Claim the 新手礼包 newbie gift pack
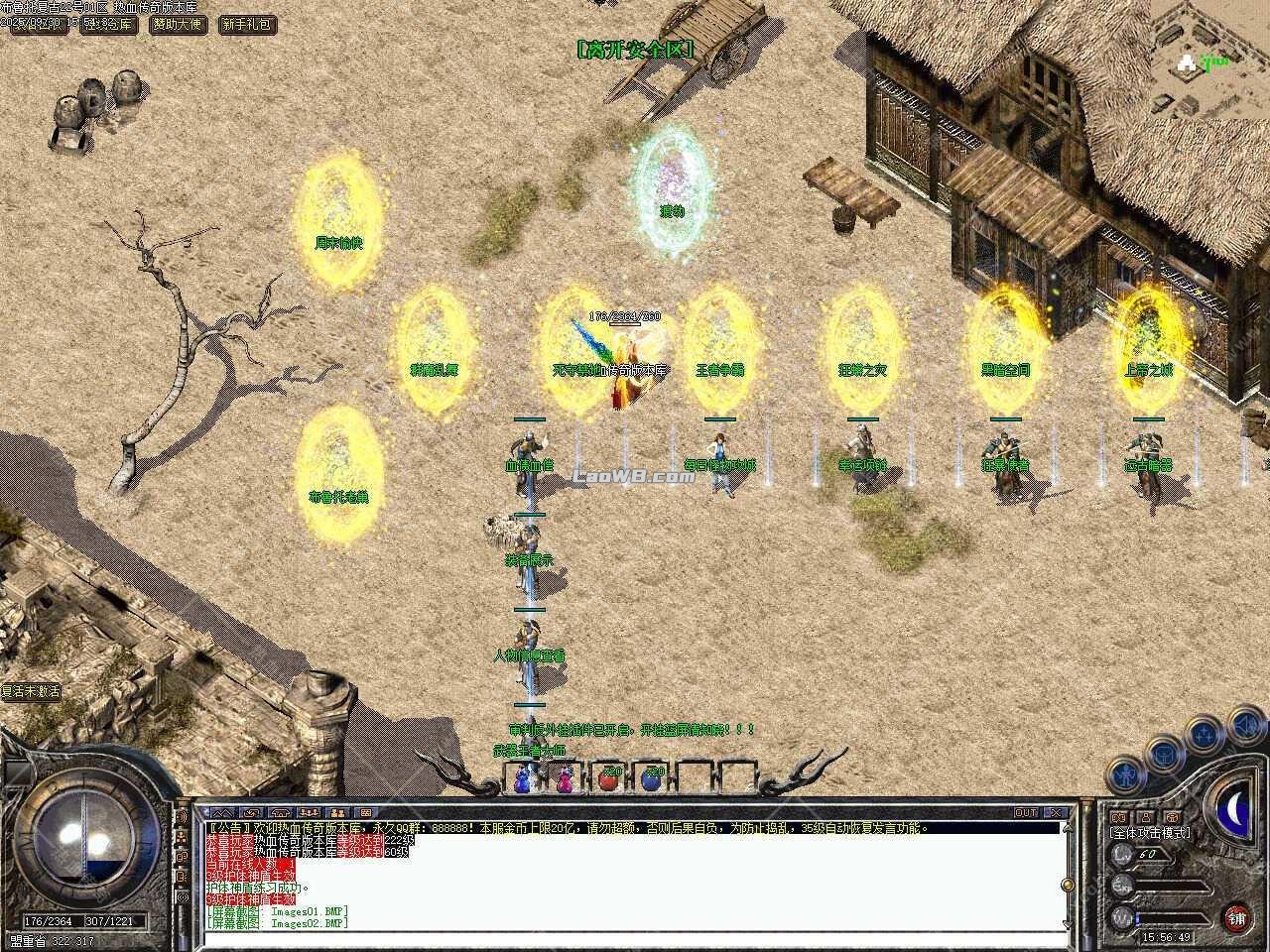The width and height of the screenshot is (1270, 952). click(246, 24)
